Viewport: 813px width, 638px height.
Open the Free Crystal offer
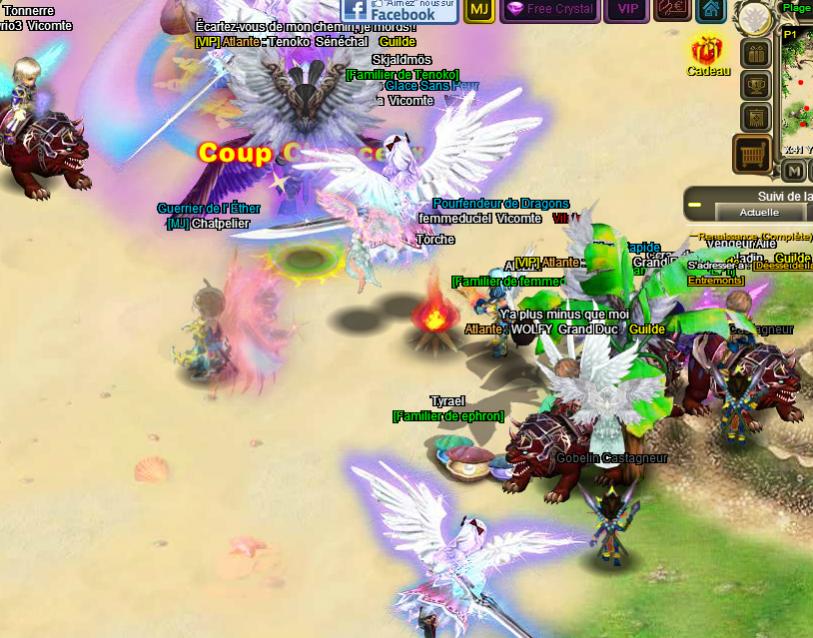(550, 9)
